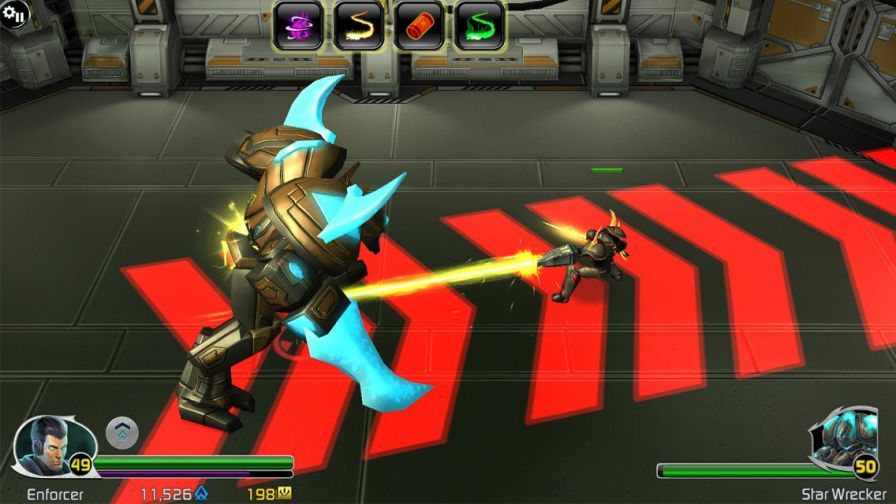This screenshot has width=896, height=504.
Task: Trigger the red canister ability
Action: point(419,26)
